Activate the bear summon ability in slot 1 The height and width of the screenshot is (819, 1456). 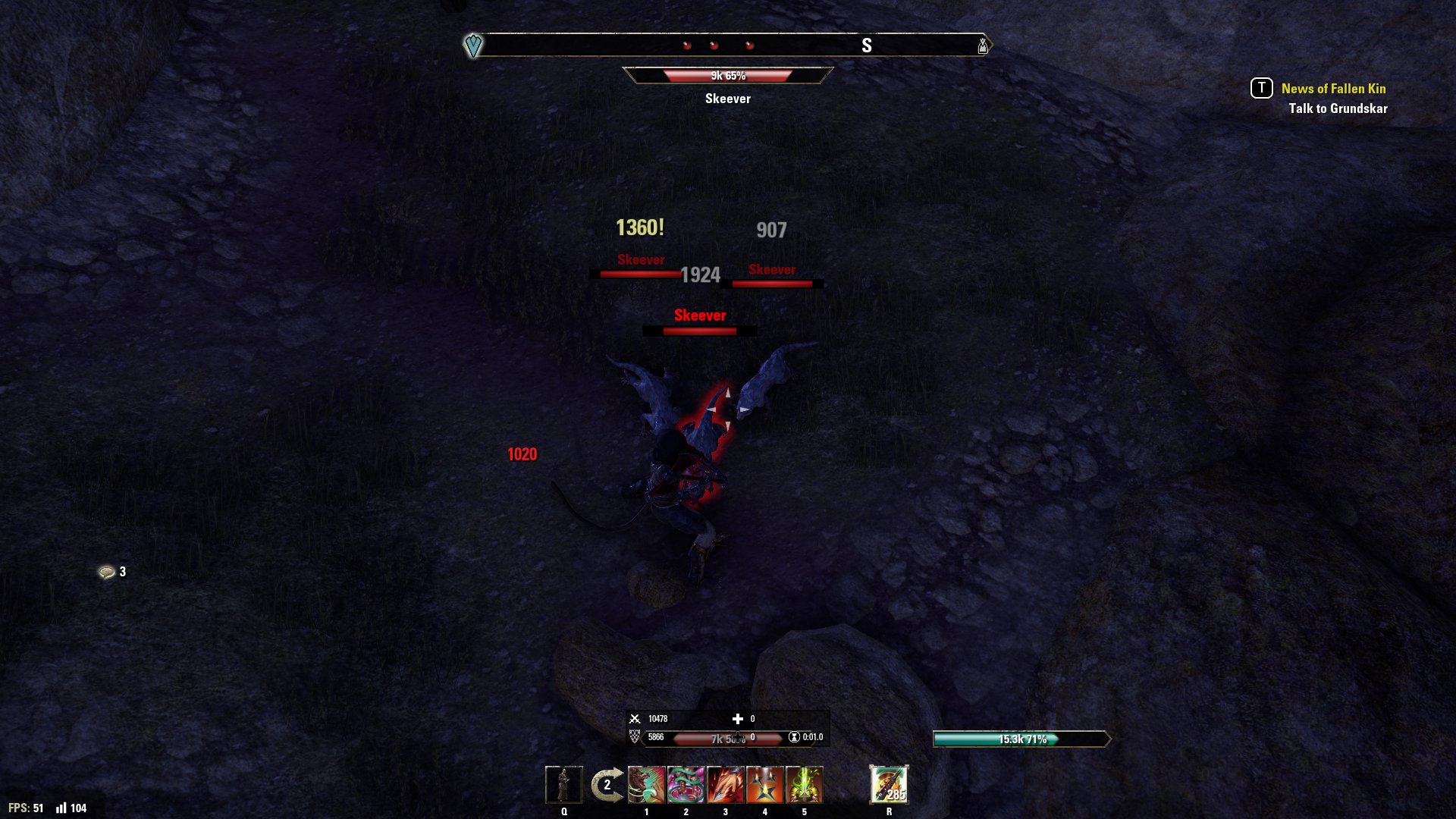coord(646,784)
